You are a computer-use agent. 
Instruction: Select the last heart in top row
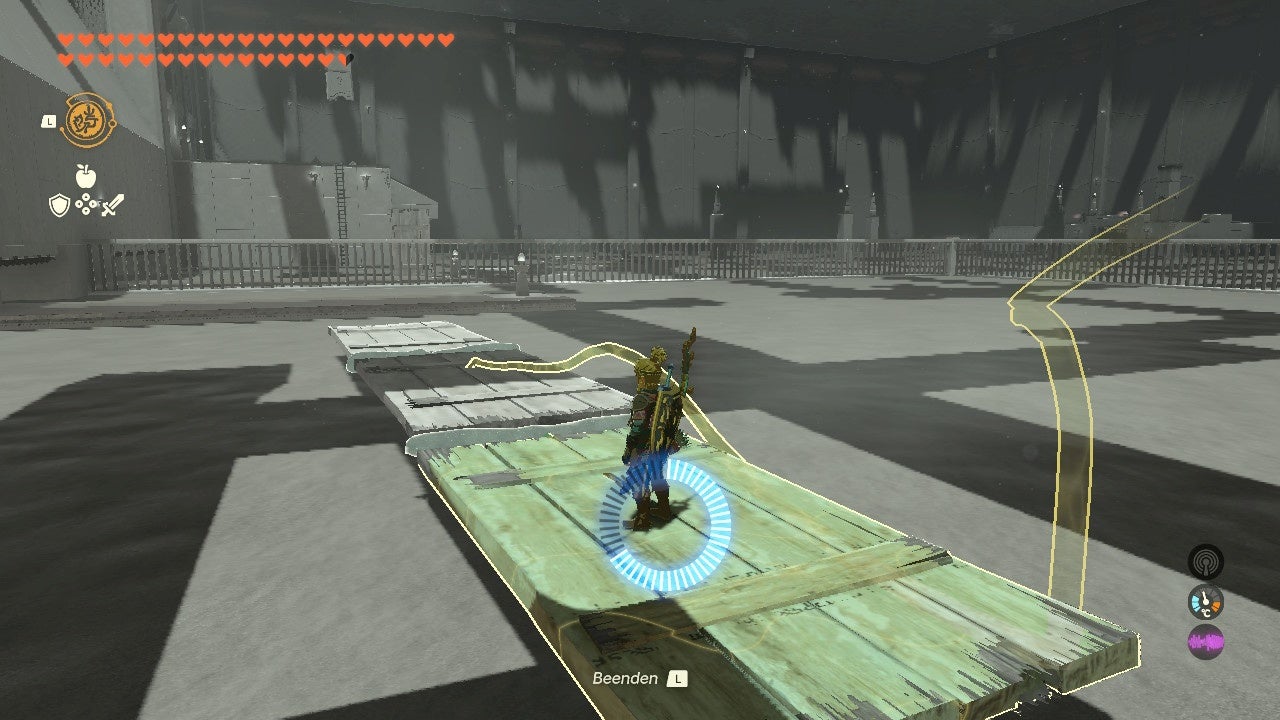pos(444,40)
